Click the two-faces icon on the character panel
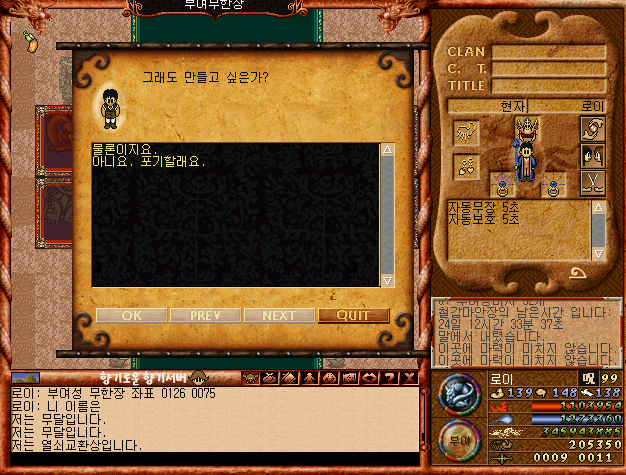The width and height of the screenshot is (626, 475). (592, 156)
